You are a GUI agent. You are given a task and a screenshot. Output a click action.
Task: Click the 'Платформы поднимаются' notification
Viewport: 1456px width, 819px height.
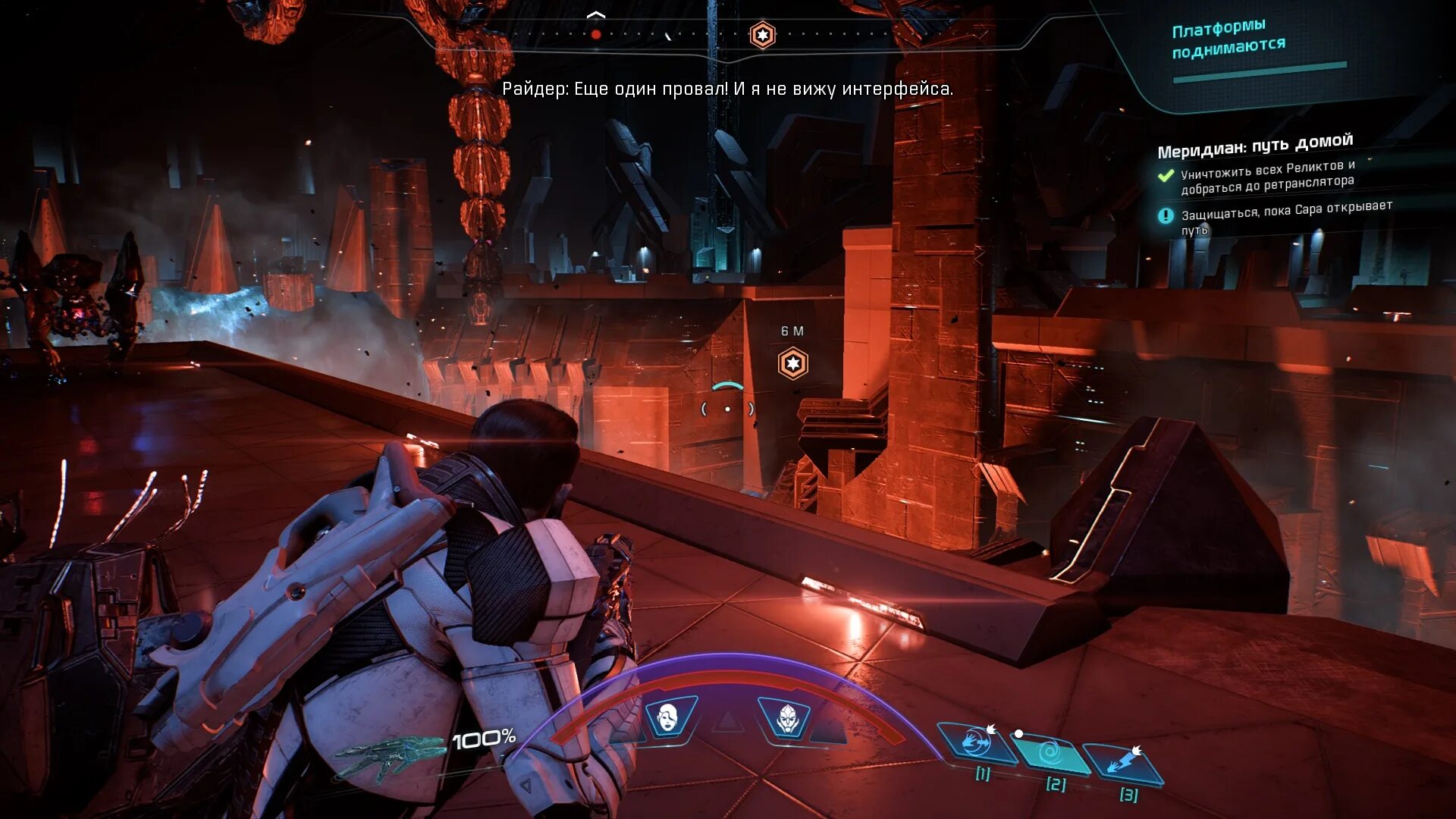1228,39
